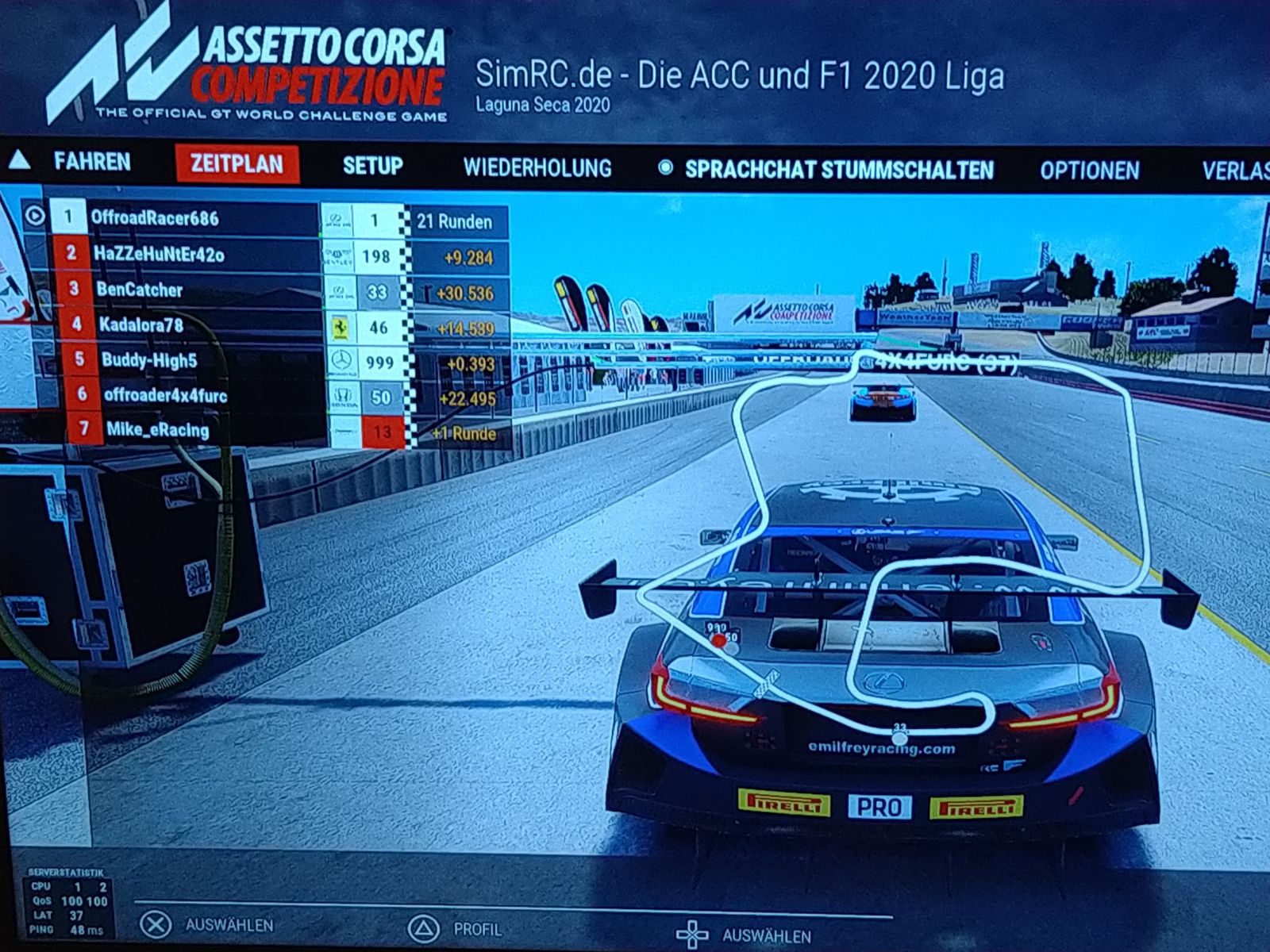Select Mike_eRacing in the standings
This screenshot has width=1270, height=952.
click(157, 430)
